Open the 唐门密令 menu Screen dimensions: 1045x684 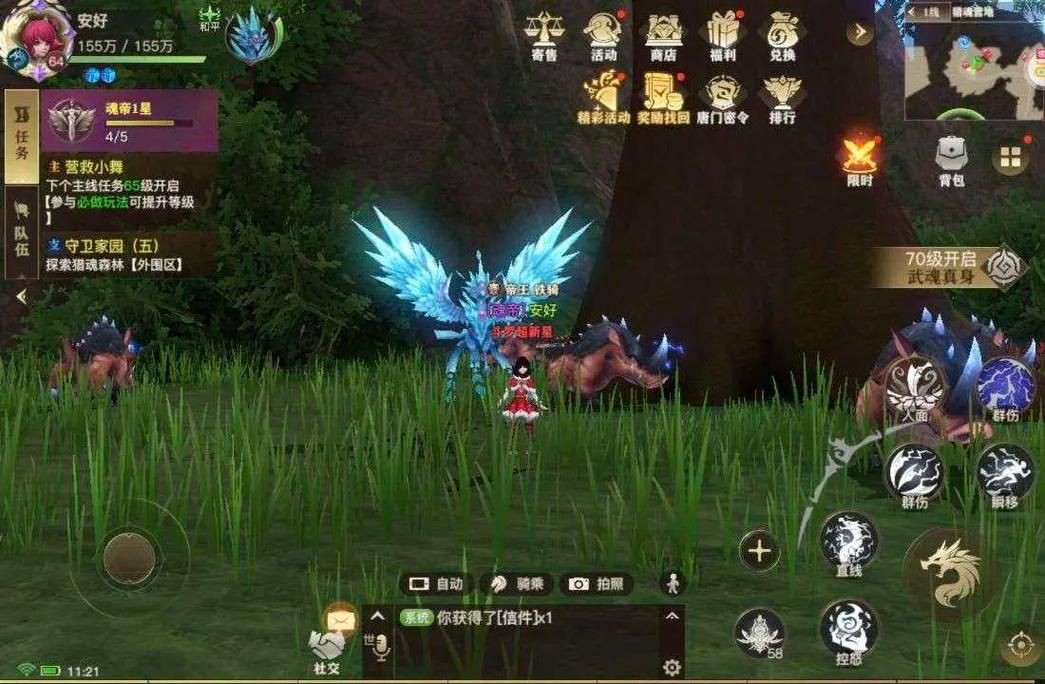point(722,98)
